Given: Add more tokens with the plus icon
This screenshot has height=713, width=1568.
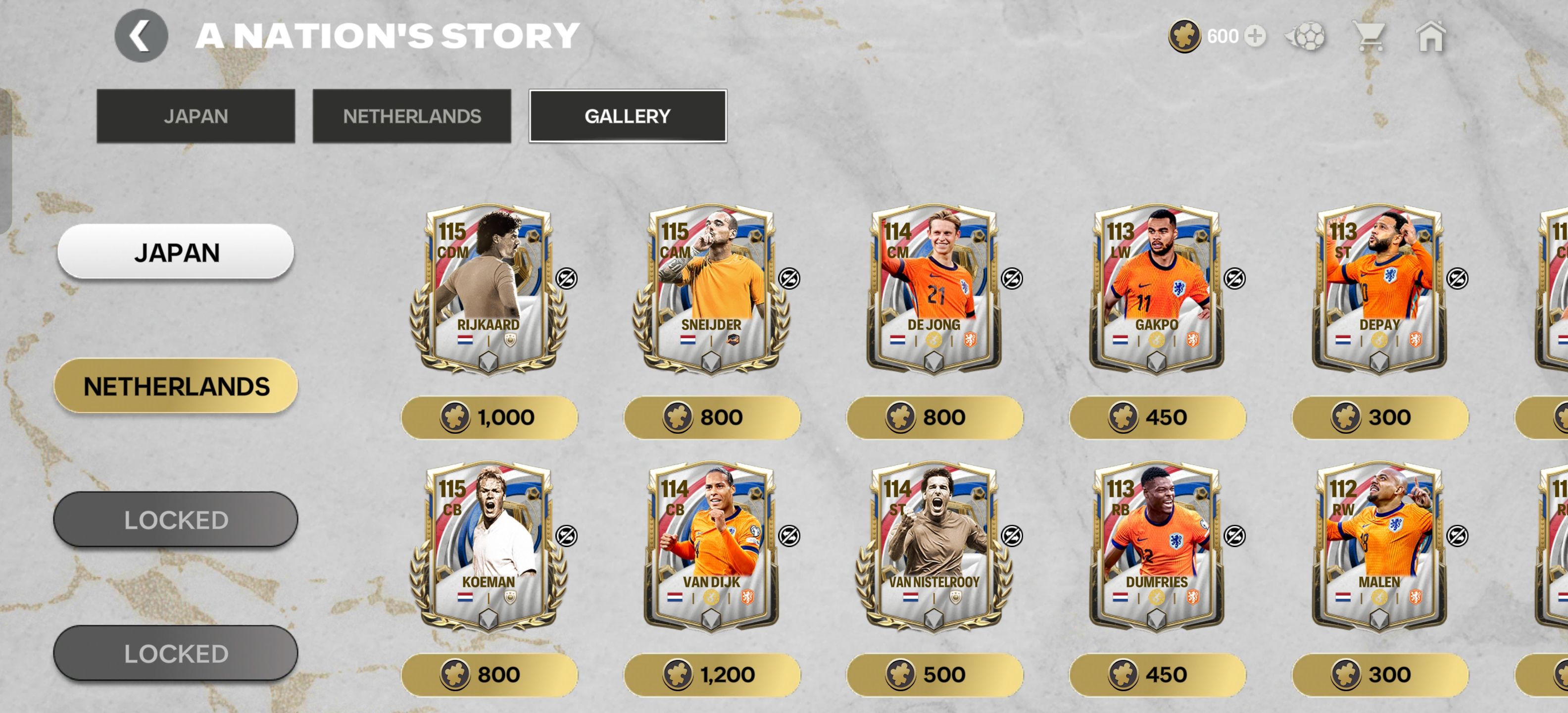Looking at the screenshot, I should pyautogui.click(x=1254, y=36).
